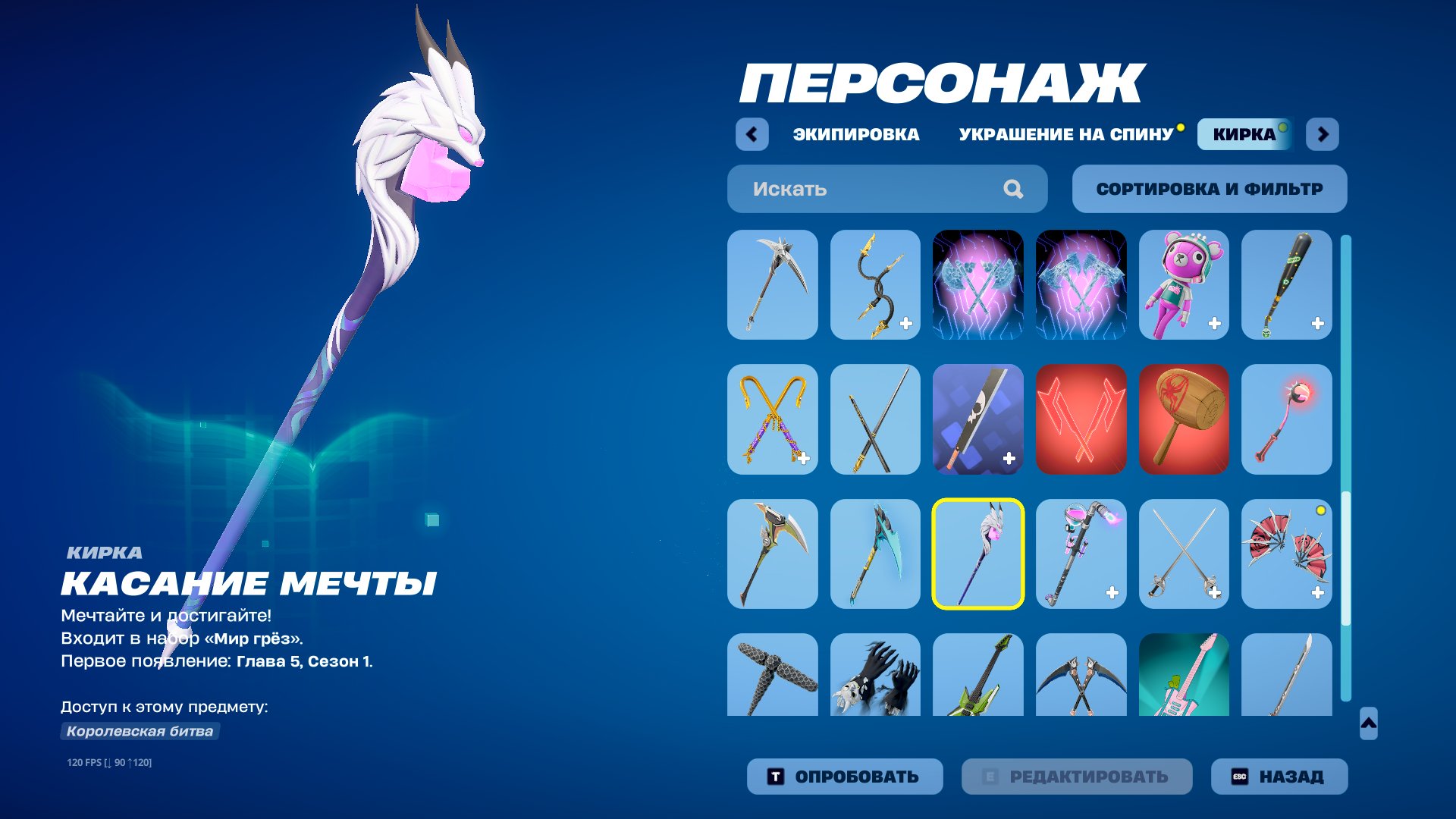Image resolution: width=1456 pixels, height=819 pixels.
Task: Pick the crossed katana swords item
Action: point(875,419)
